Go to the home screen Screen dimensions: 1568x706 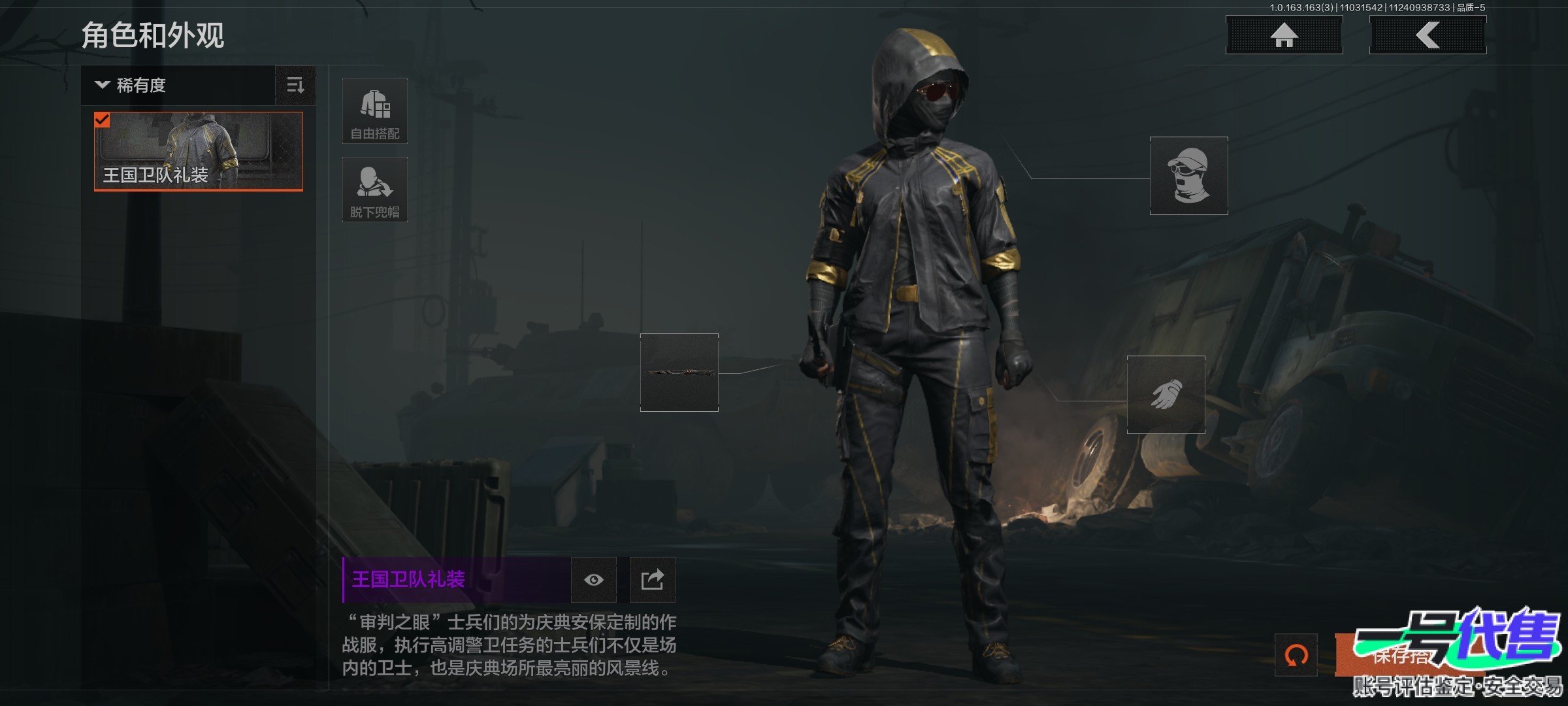click(x=1284, y=35)
